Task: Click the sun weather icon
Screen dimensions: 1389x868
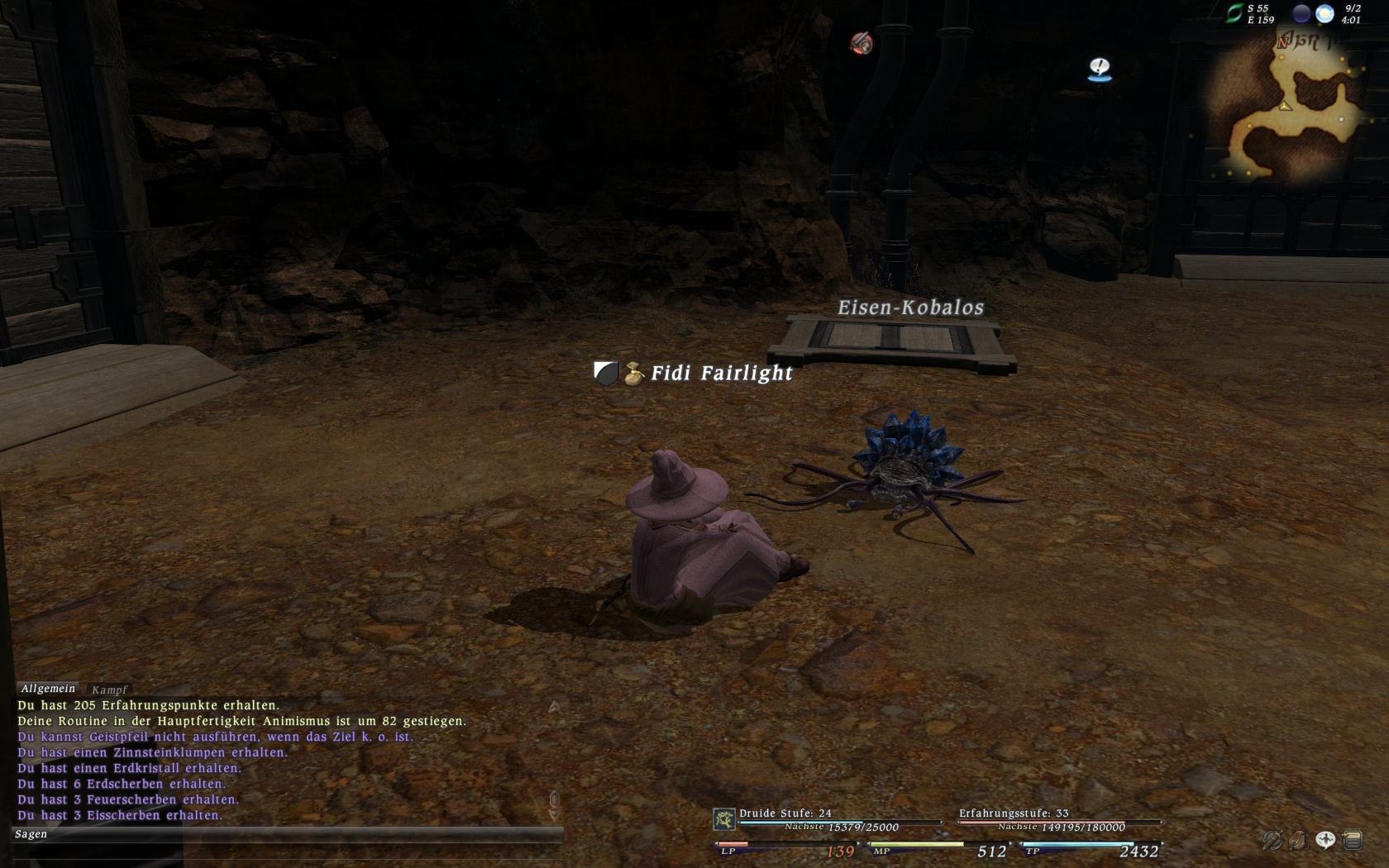Action: point(1325,13)
